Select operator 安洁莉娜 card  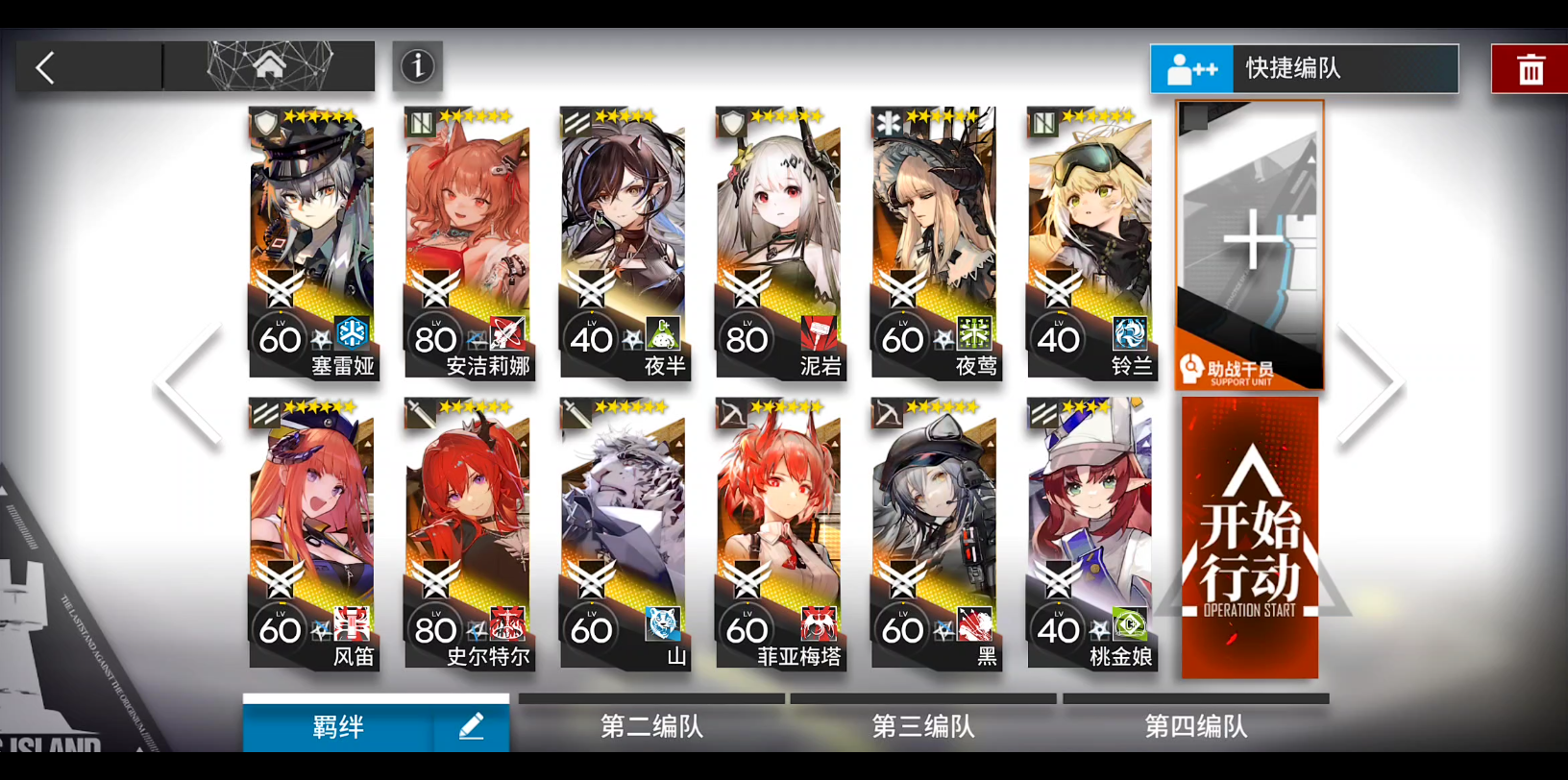468,242
